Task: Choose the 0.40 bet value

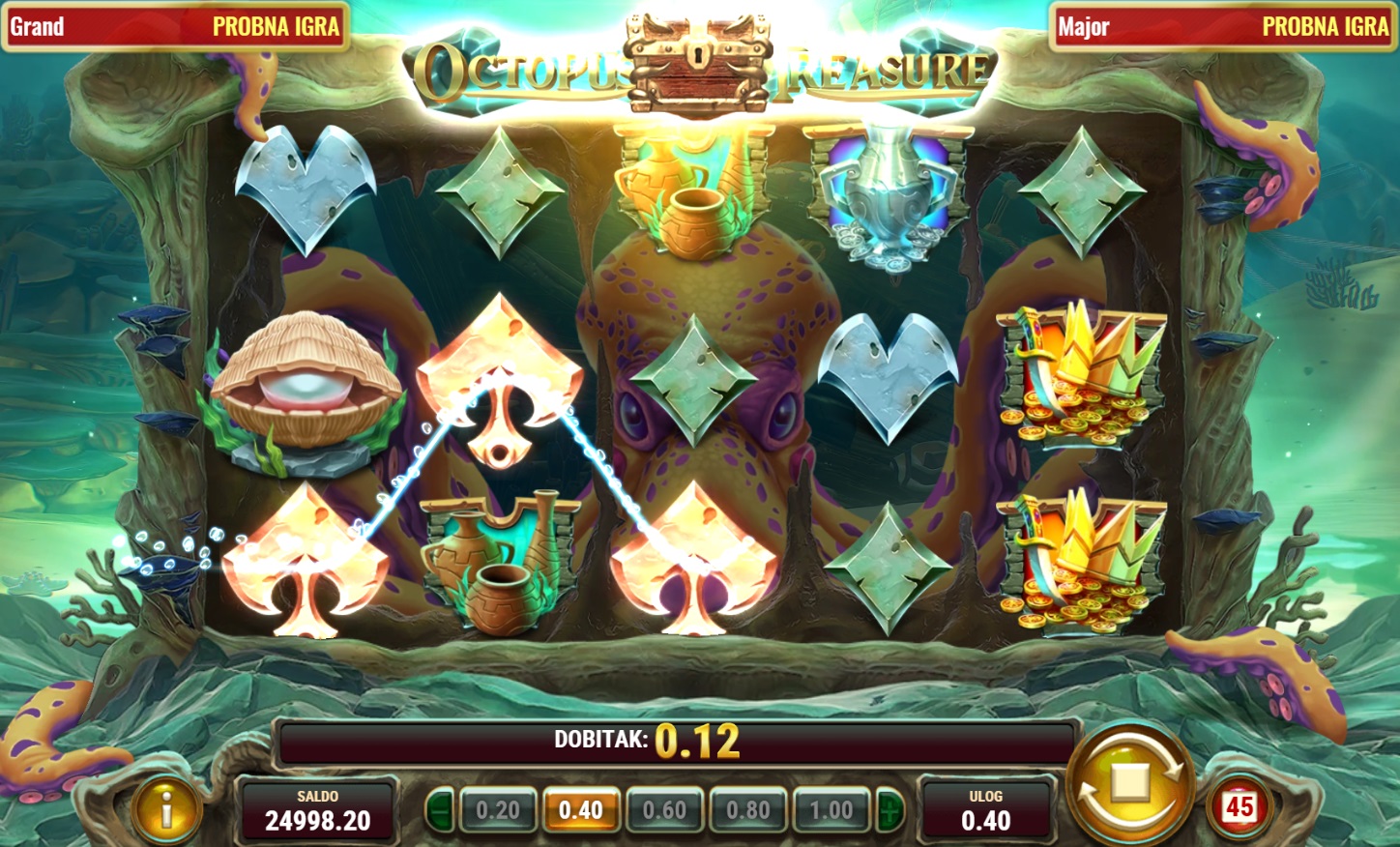Action: click(x=581, y=810)
